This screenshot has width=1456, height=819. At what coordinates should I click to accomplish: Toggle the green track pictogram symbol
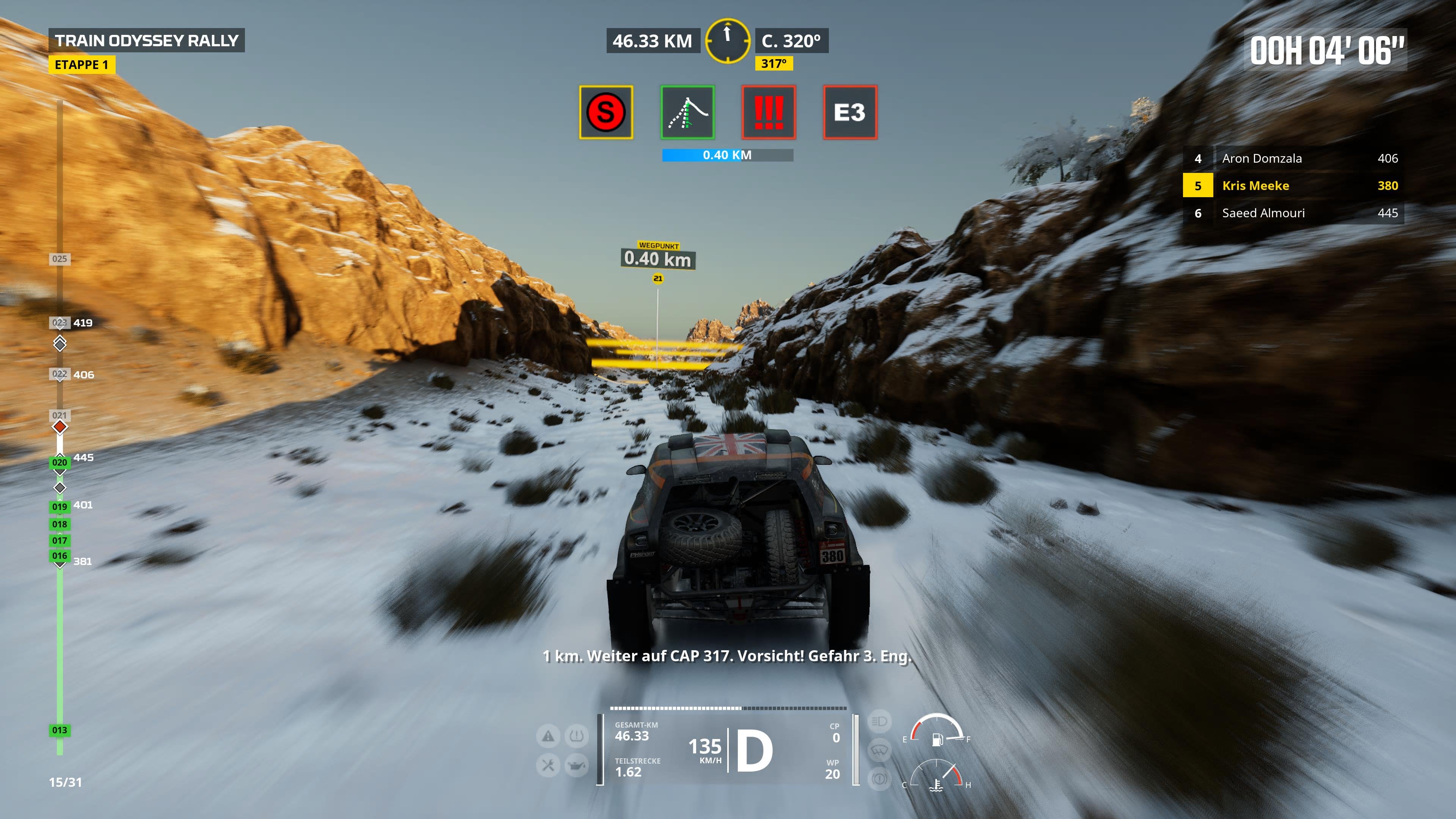pyautogui.click(x=687, y=112)
